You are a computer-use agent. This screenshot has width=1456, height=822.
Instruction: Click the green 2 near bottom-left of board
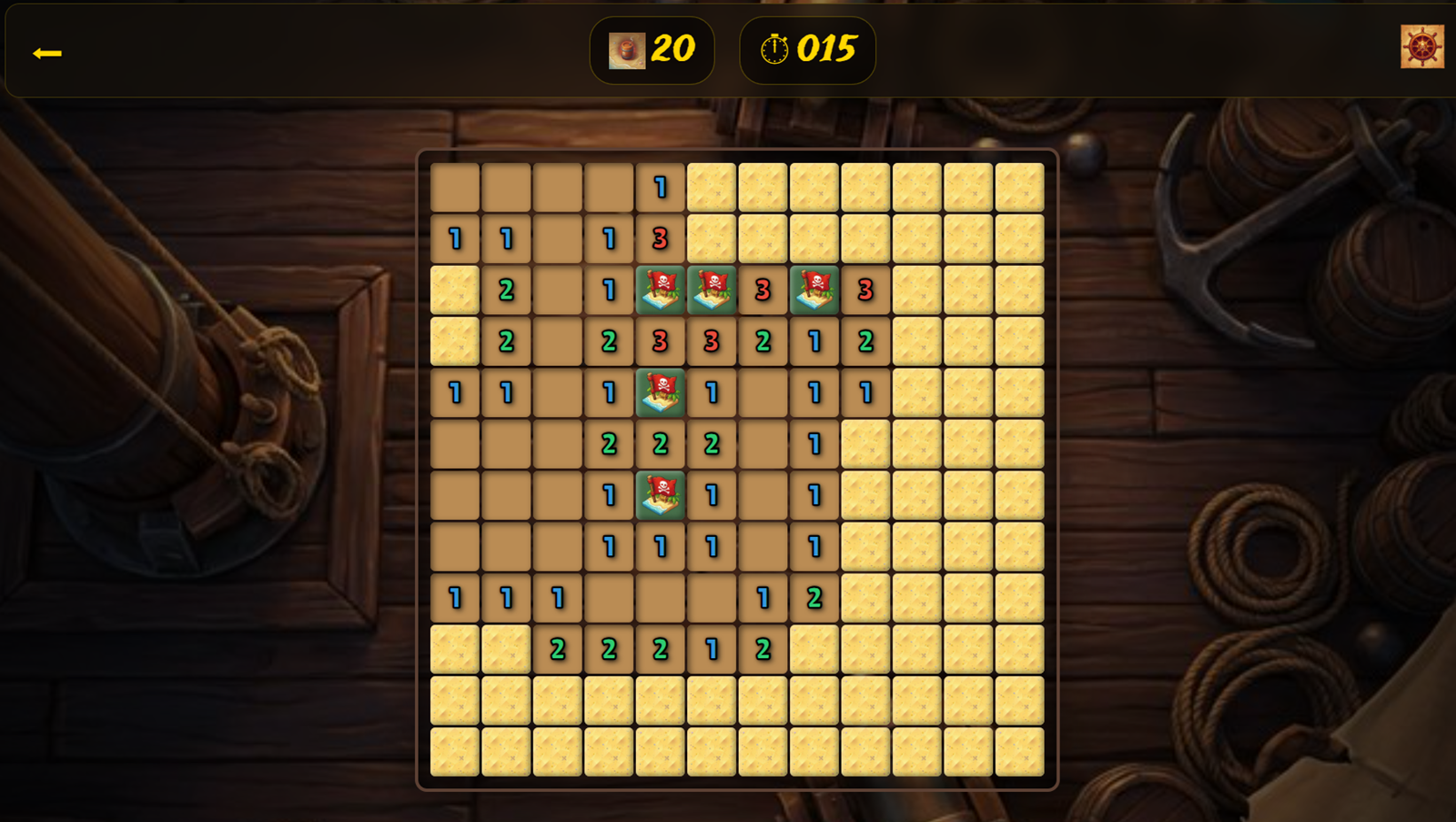coord(556,650)
